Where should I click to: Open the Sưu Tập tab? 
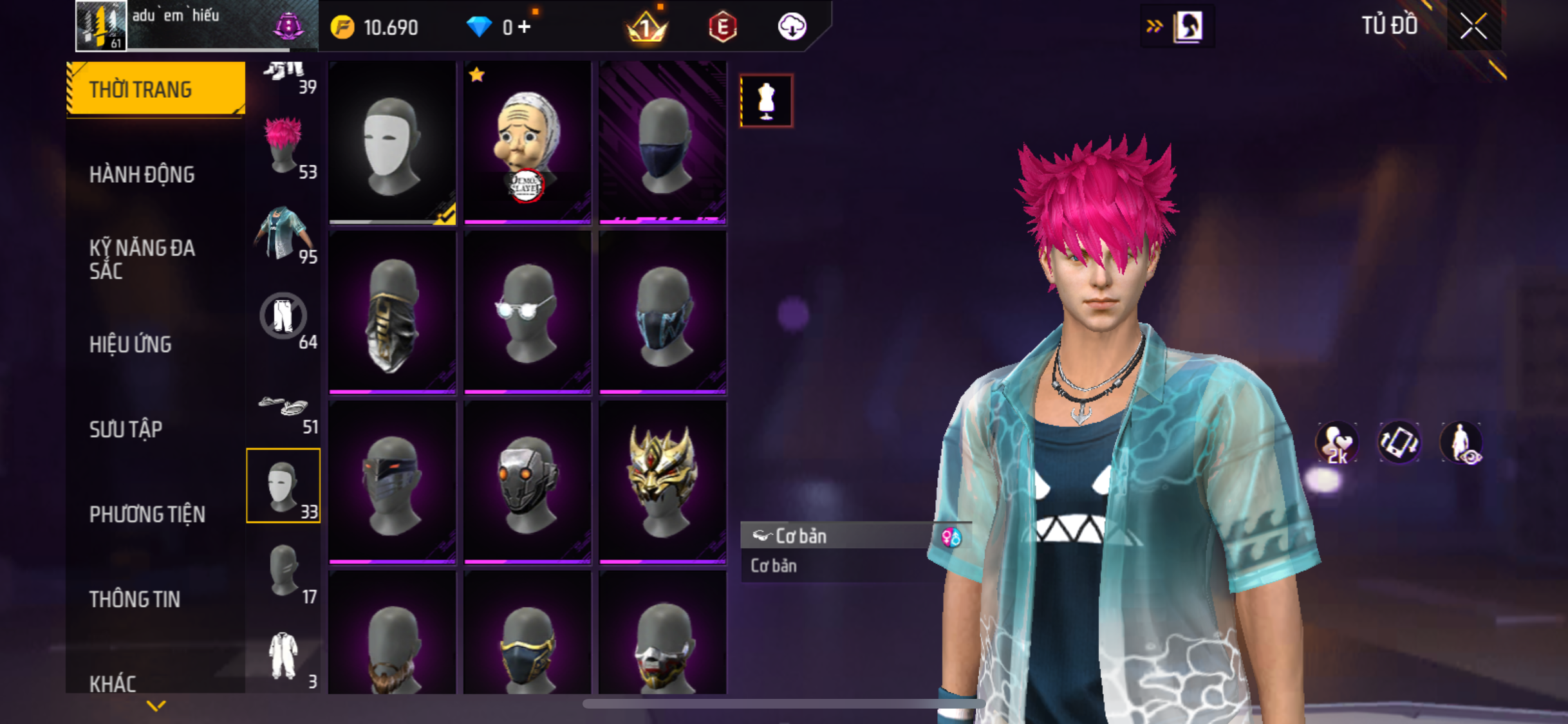[x=126, y=429]
